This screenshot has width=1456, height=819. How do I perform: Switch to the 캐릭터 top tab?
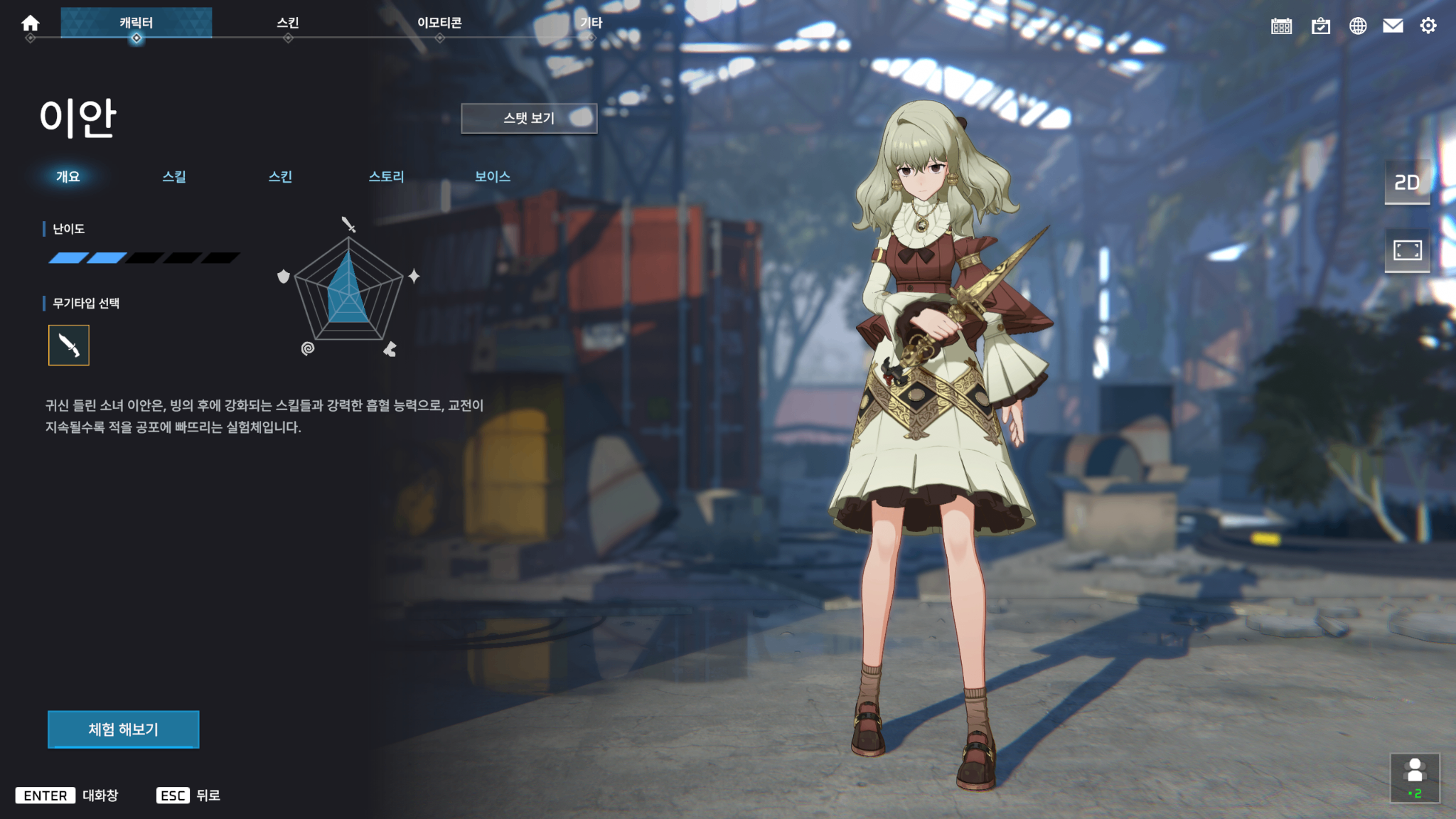pyautogui.click(x=136, y=23)
